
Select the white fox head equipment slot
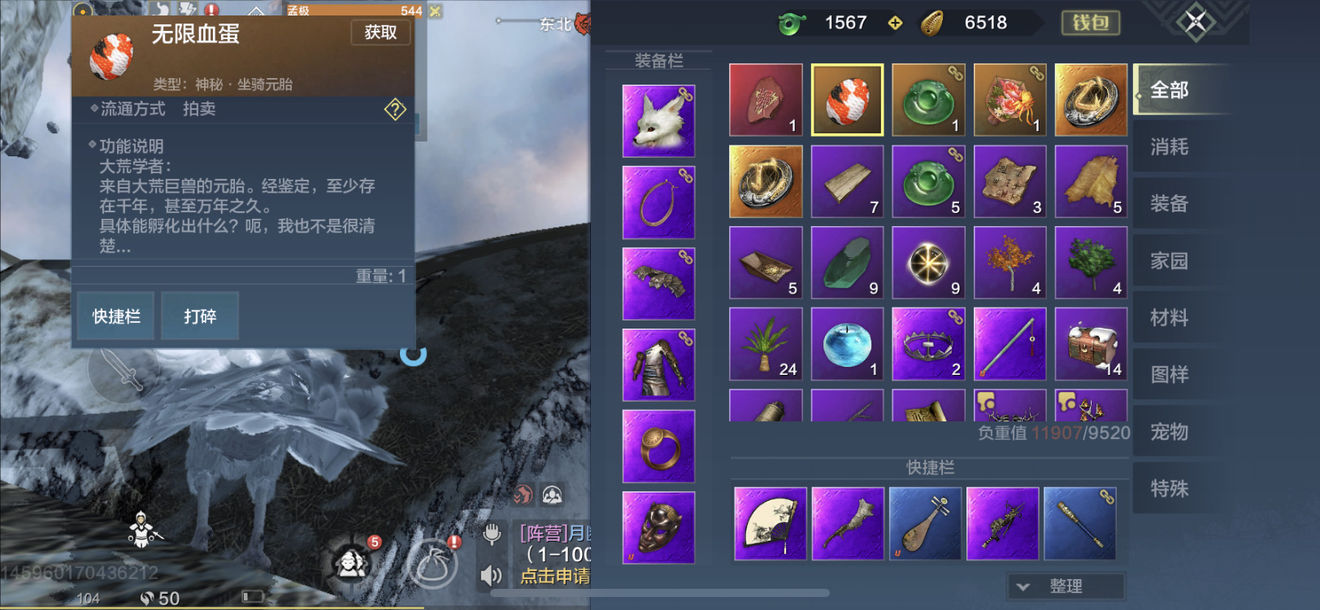pyautogui.click(x=658, y=121)
